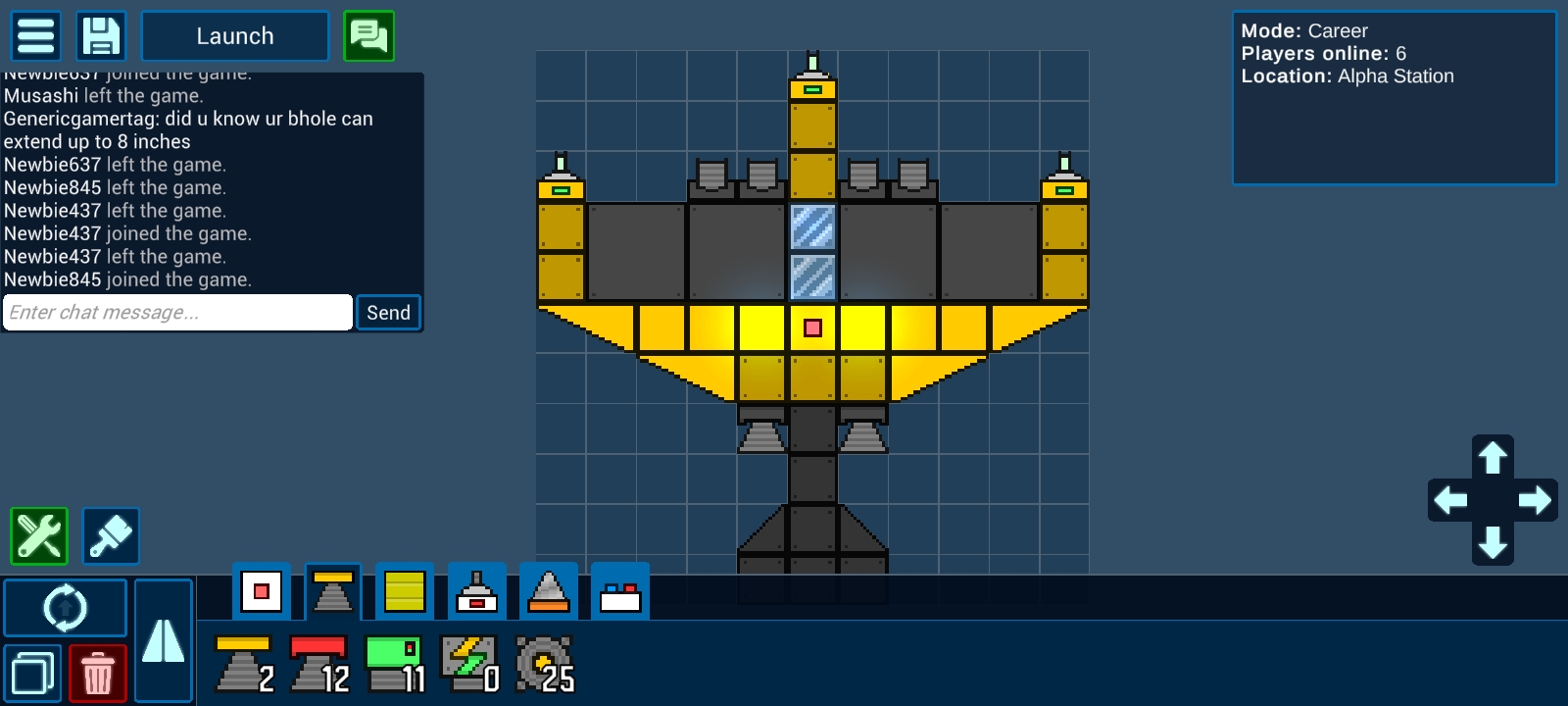Mirror the part with the flip button

tap(163, 640)
